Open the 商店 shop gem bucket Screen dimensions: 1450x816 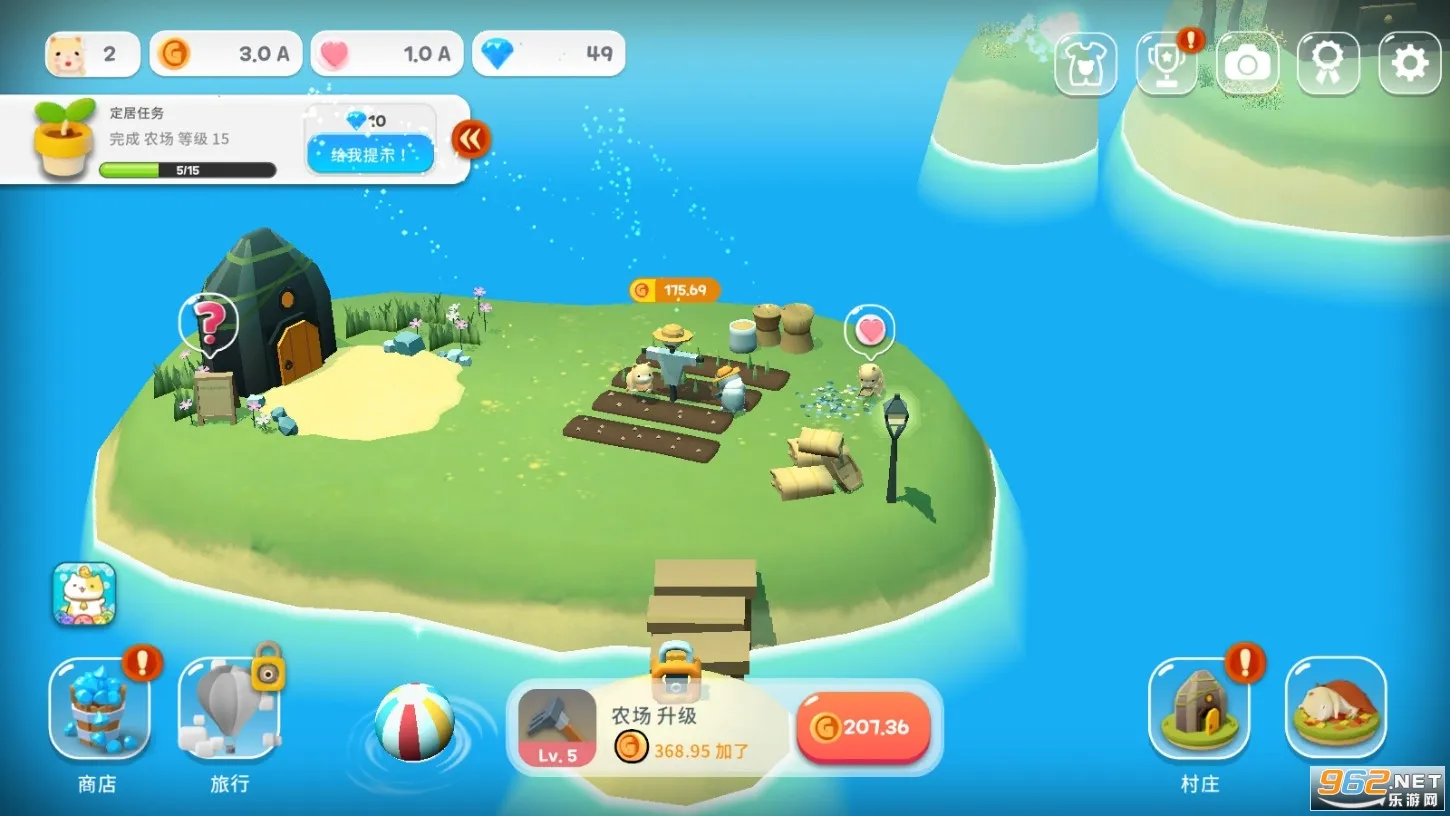point(99,709)
